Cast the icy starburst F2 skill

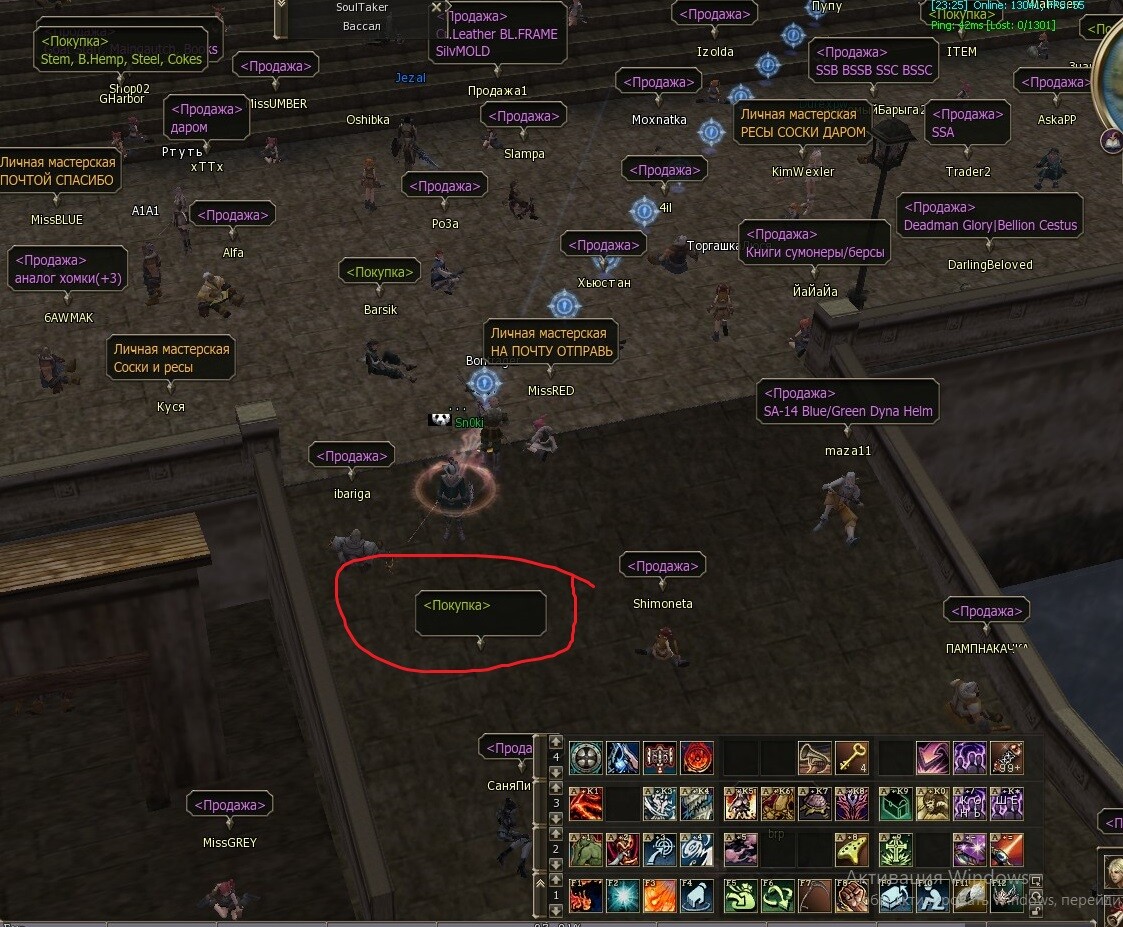tap(622, 895)
